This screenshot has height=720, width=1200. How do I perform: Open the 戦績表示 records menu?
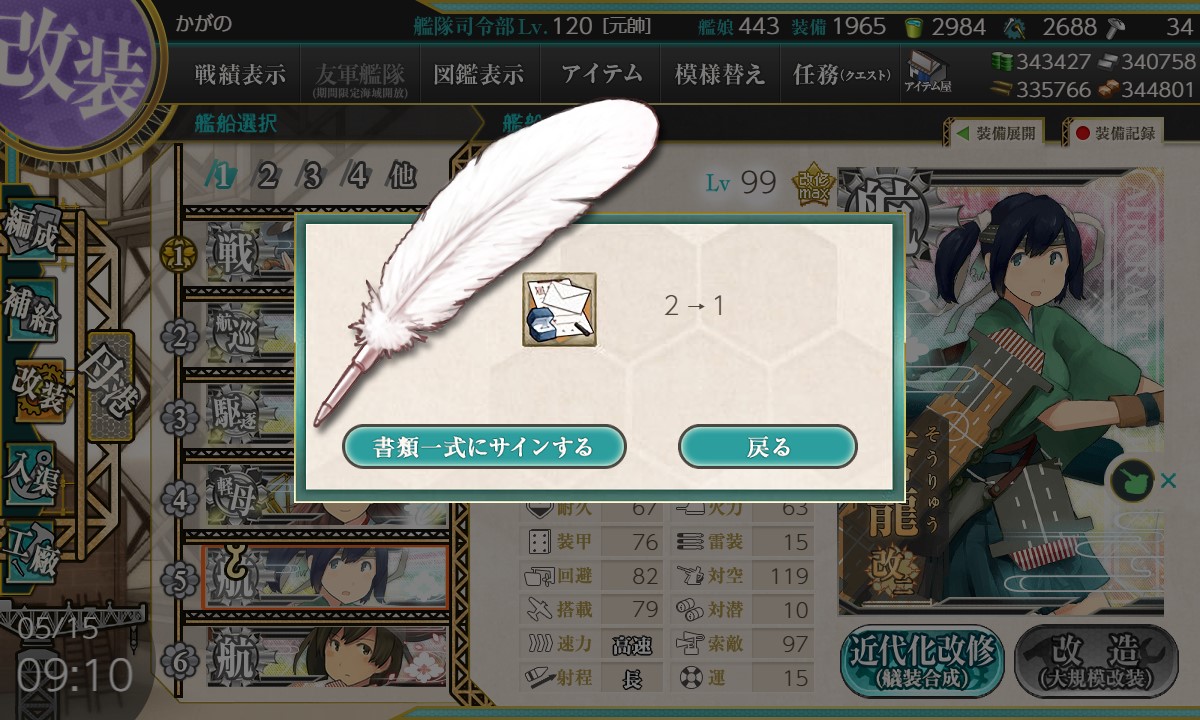pos(240,75)
